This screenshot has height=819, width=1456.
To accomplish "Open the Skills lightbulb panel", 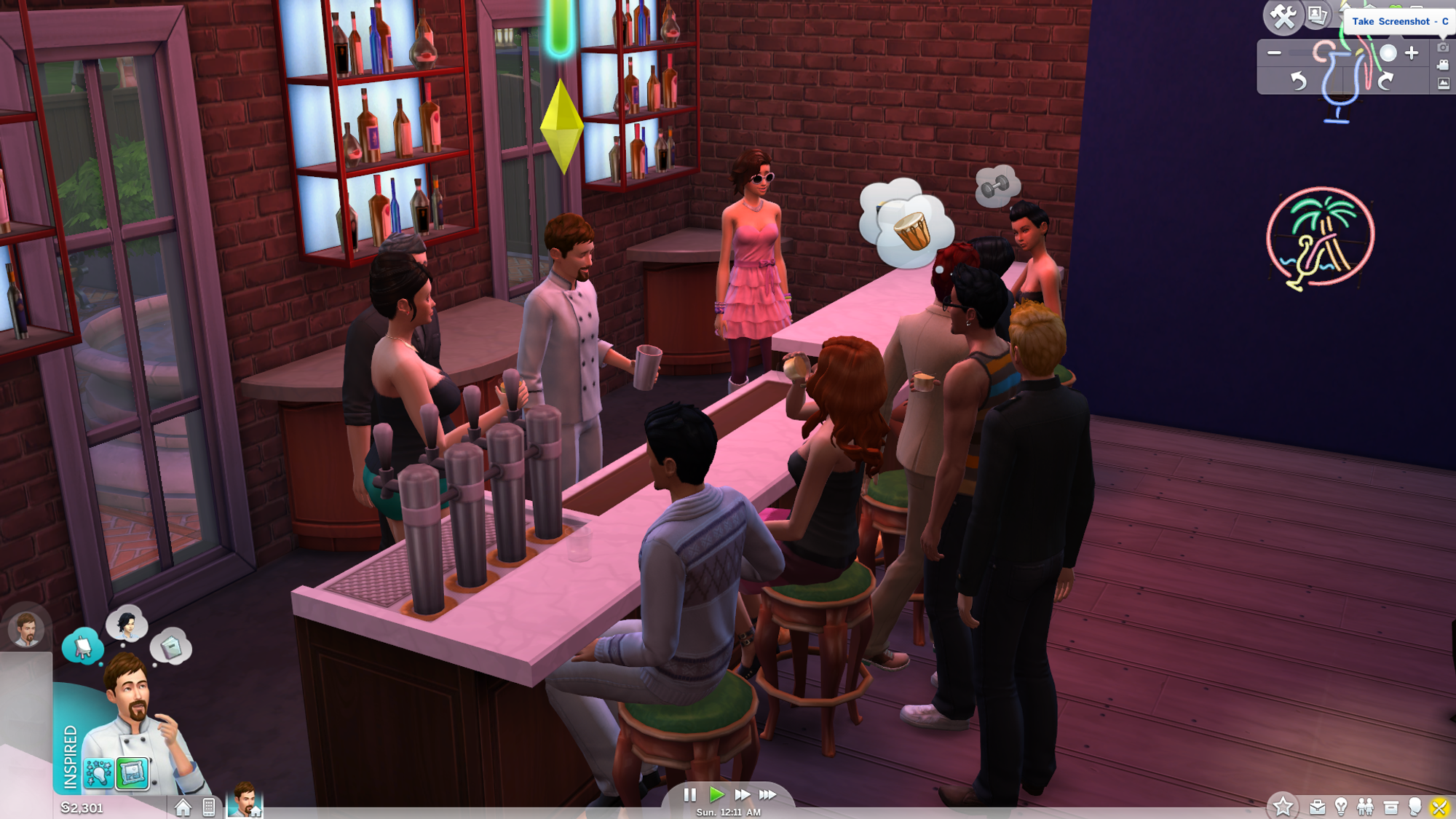I will [x=1341, y=806].
